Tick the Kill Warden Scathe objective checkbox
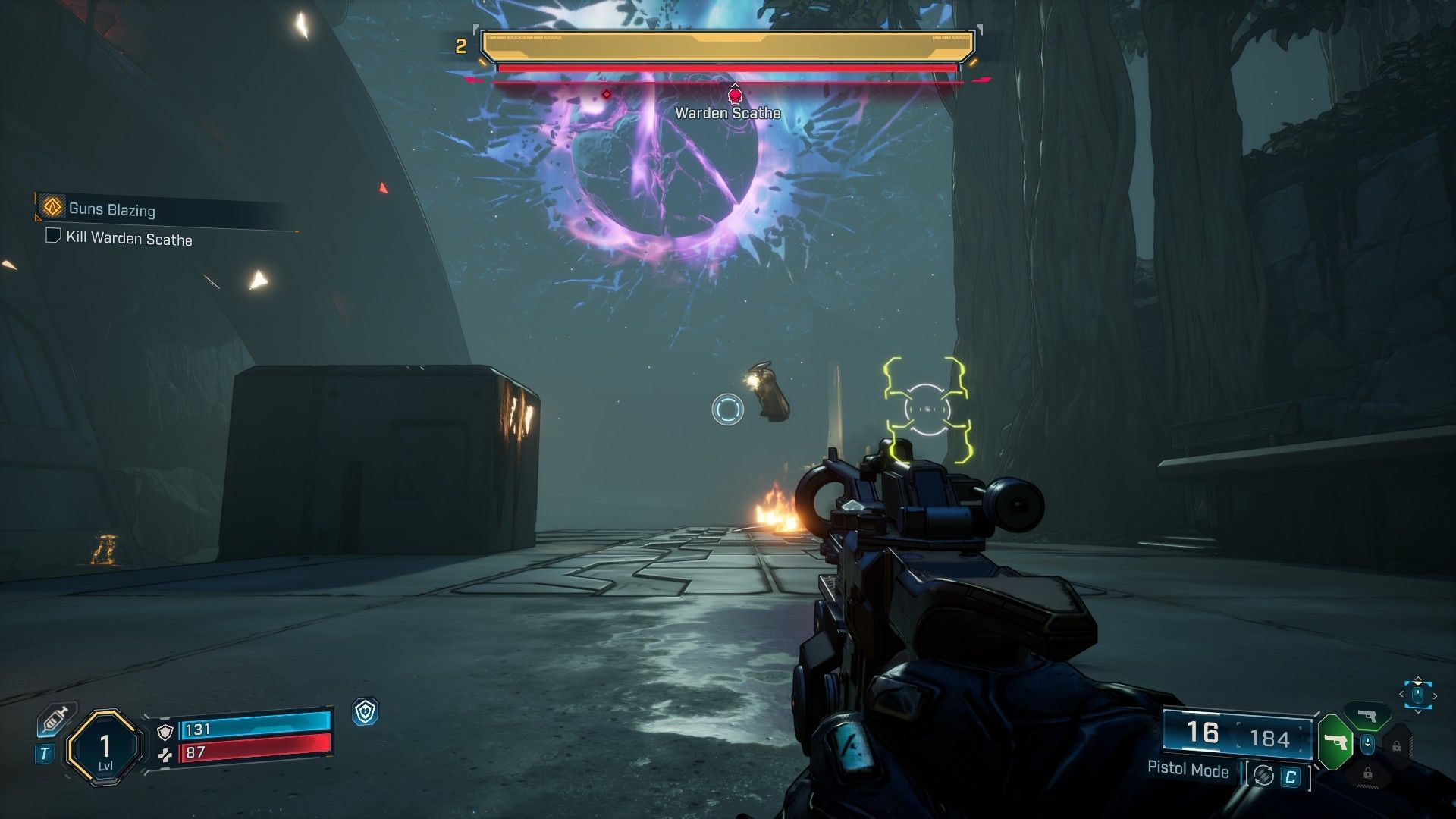 (53, 236)
